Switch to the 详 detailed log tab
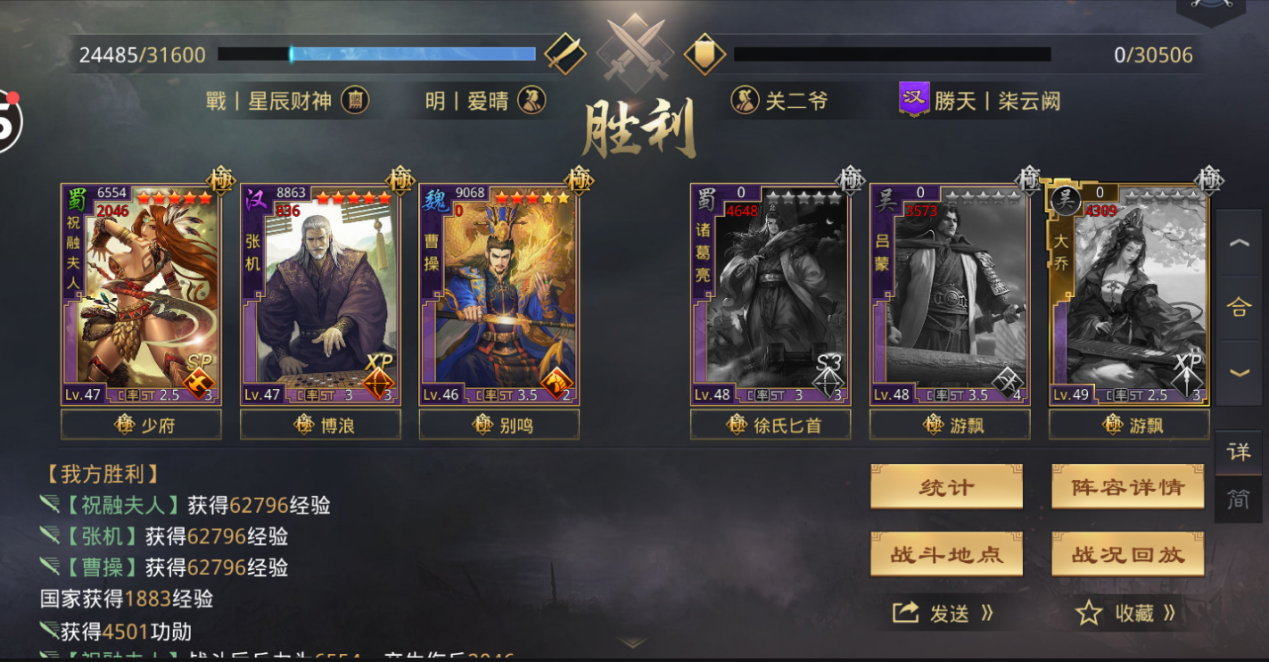 coord(1239,452)
